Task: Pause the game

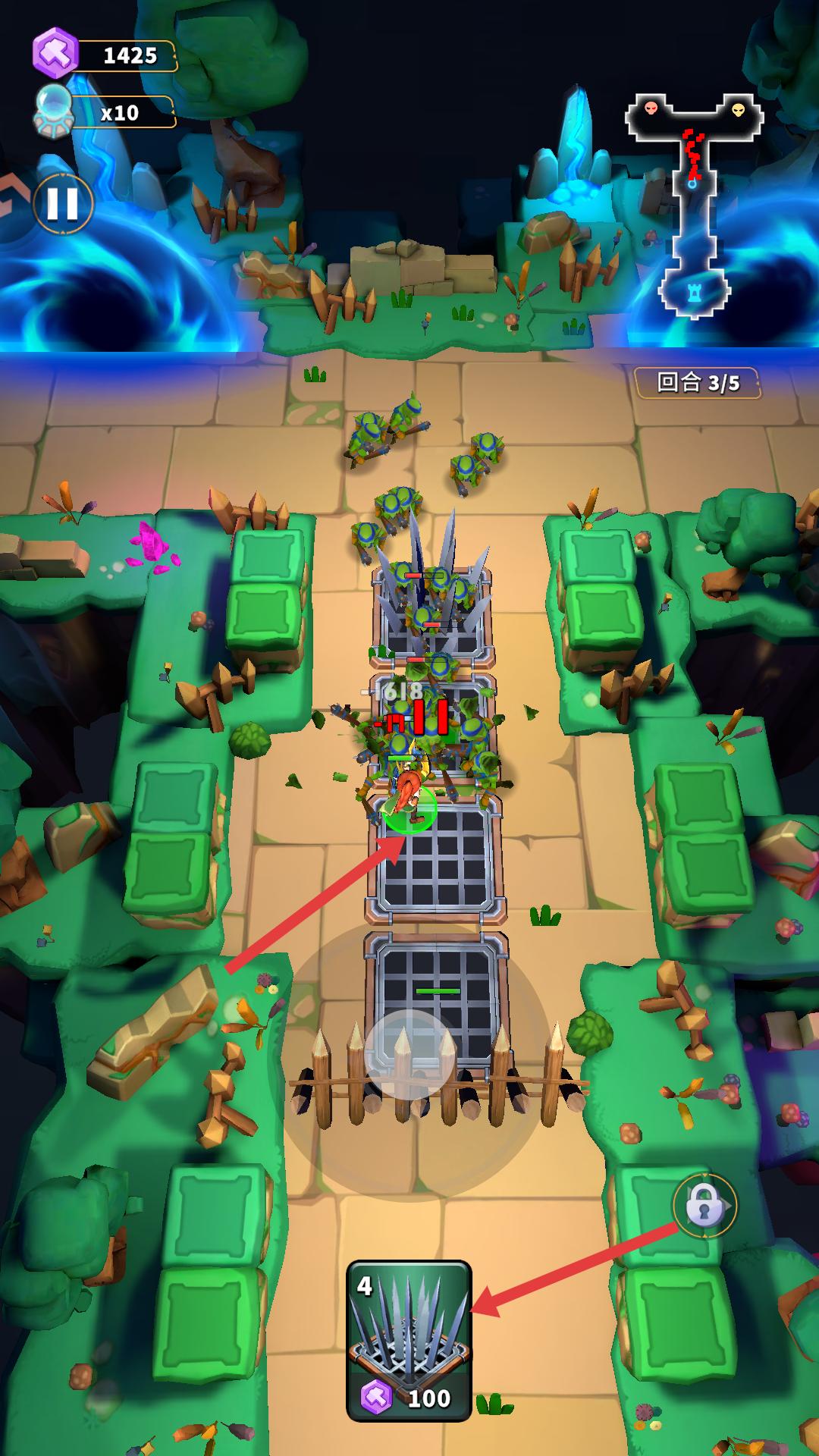Action: point(63,203)
